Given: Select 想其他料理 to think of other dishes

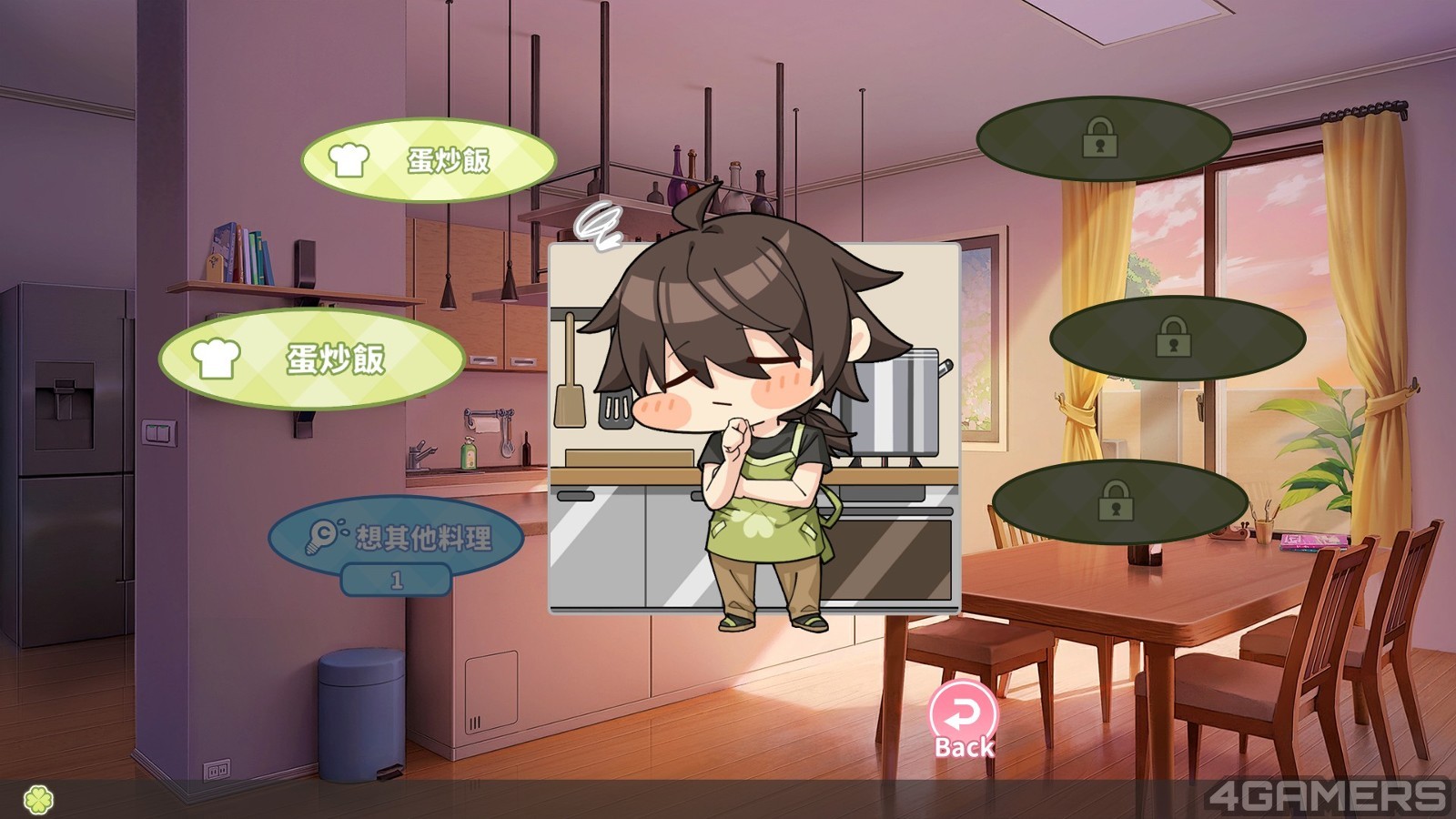Looking at the screenshot, I should 397,537.
